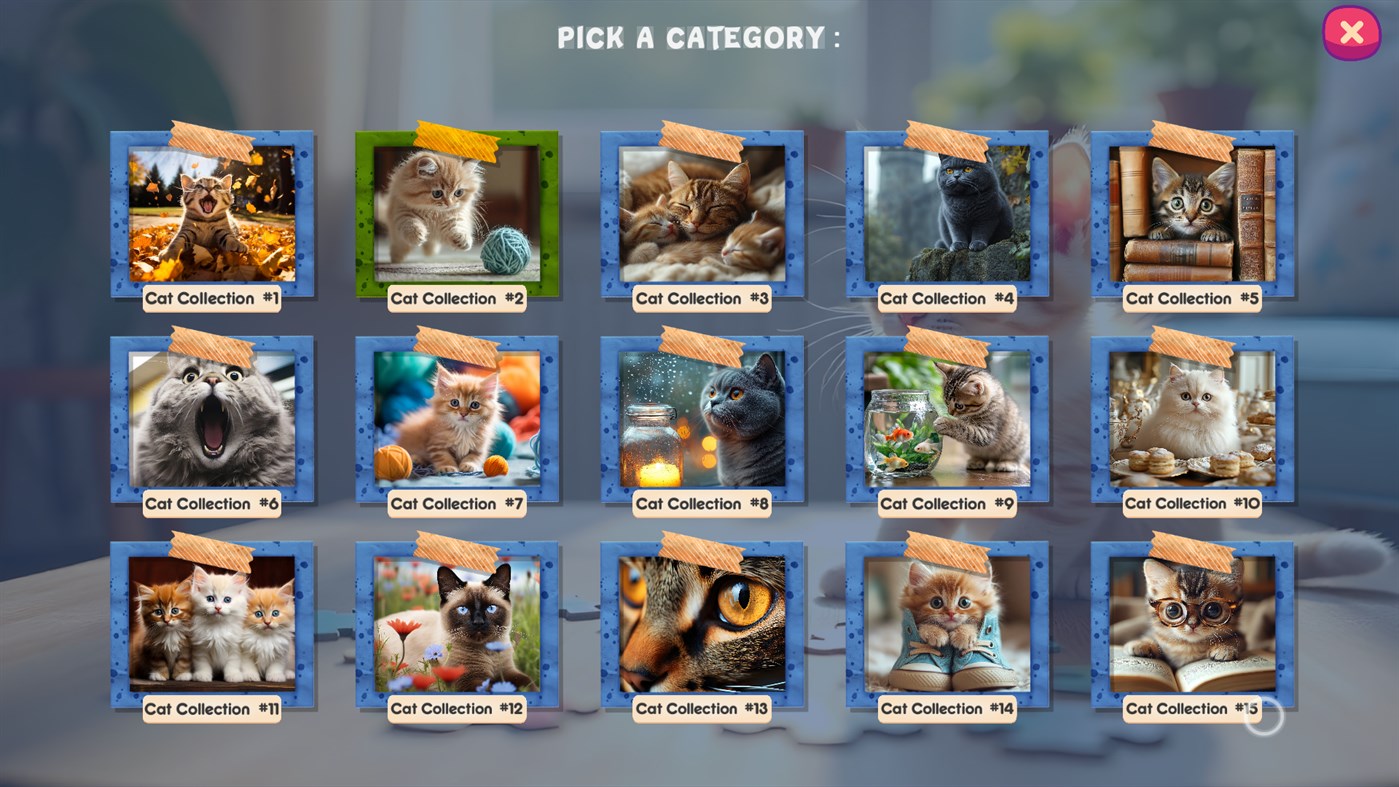Select Cat Collection #10 with the fluffy white cat
Screen dimensions: 1399x787
click(x=1190, y=417)
